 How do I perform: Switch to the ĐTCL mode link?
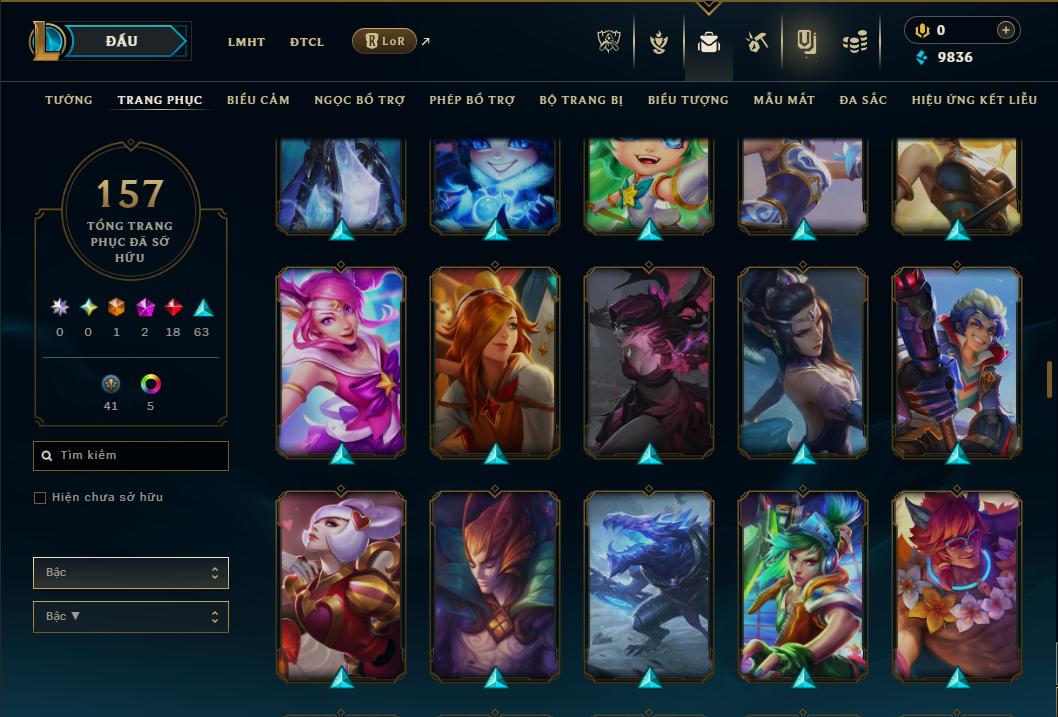[x=307, y=42]
